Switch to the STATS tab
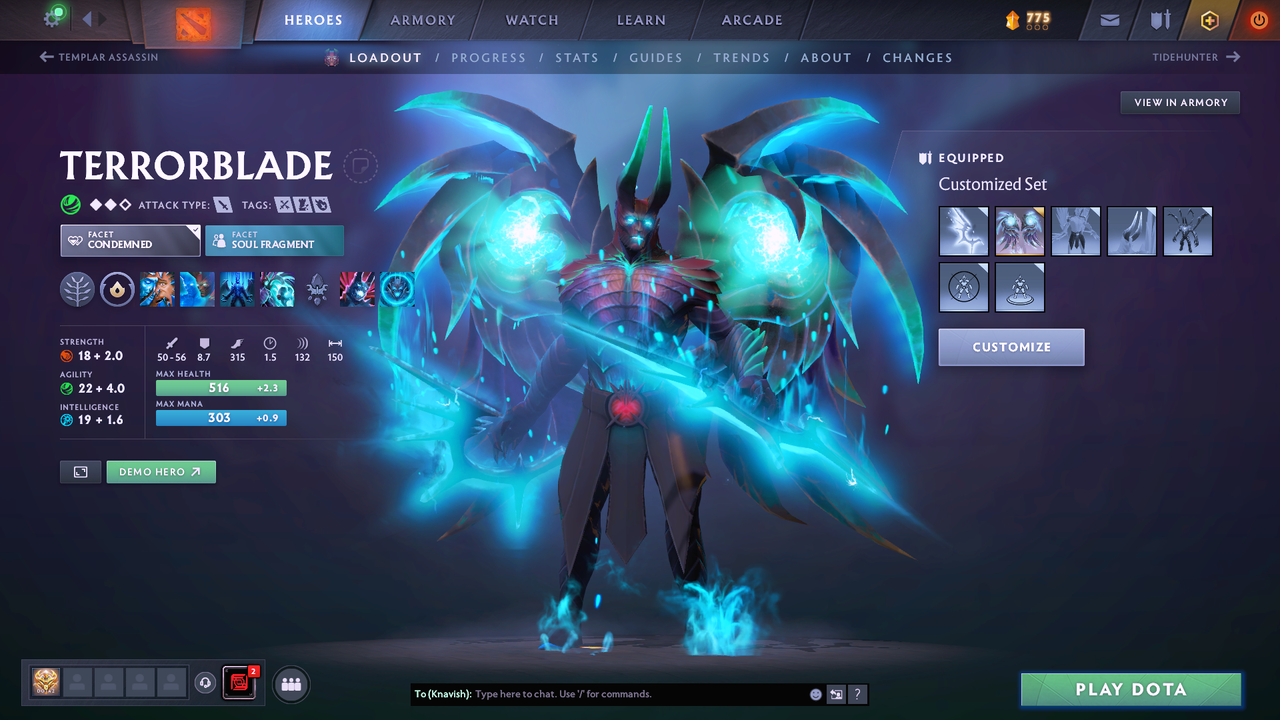 click(x=577, y=57)
